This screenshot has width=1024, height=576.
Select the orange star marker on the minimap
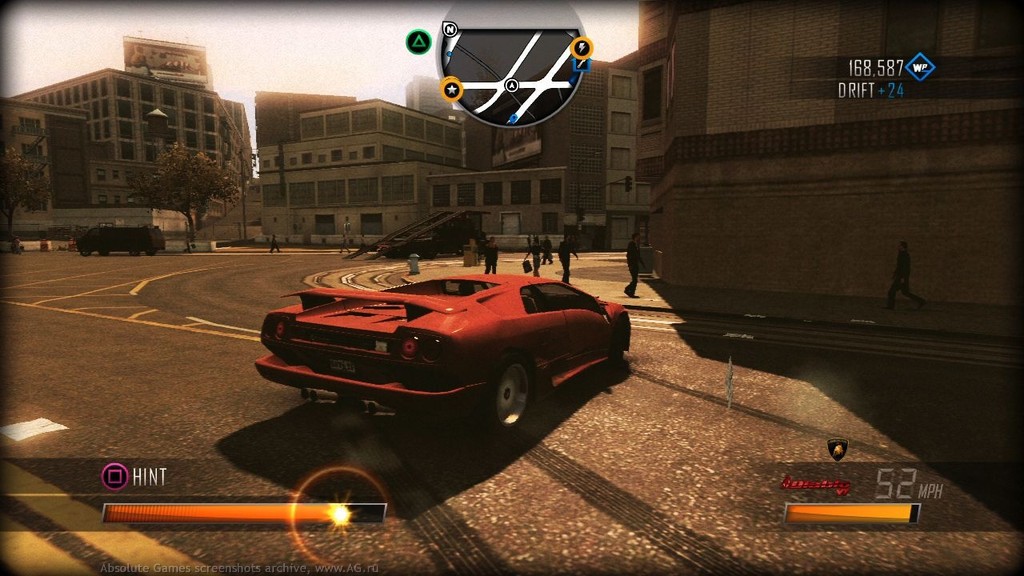pos(452,90)
